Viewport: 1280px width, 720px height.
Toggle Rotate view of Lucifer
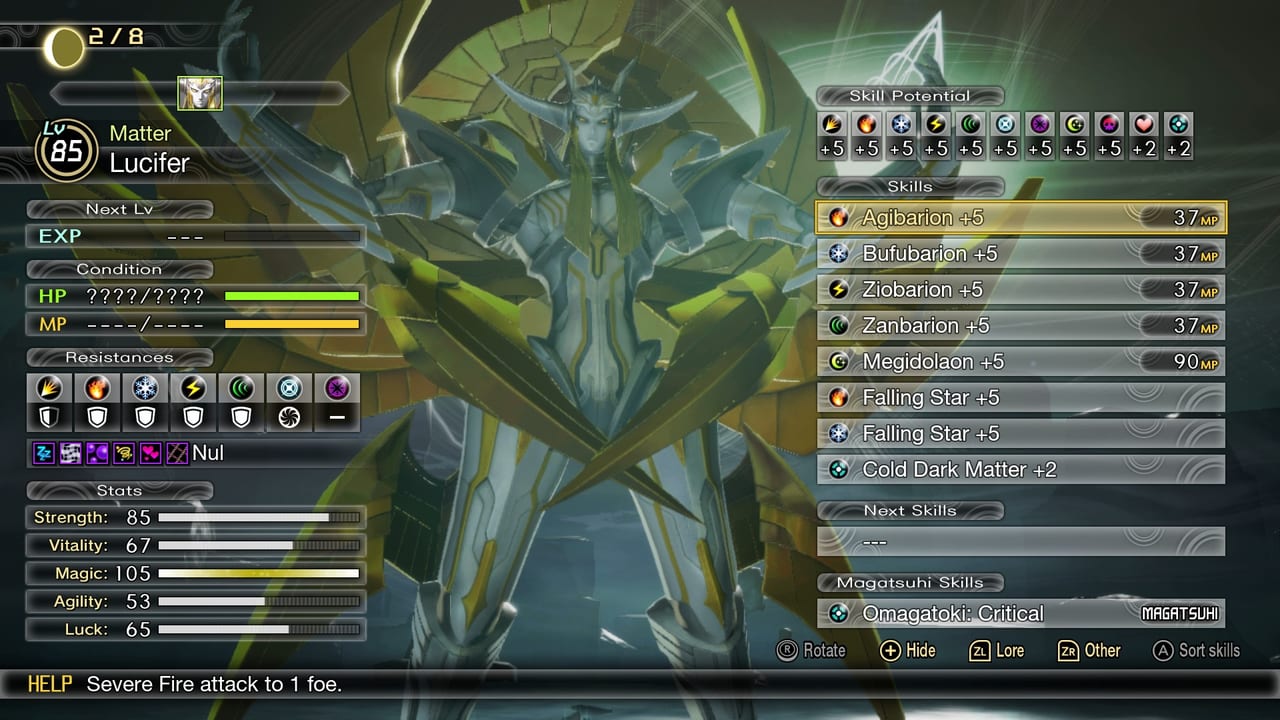click(x=812, y=651)
